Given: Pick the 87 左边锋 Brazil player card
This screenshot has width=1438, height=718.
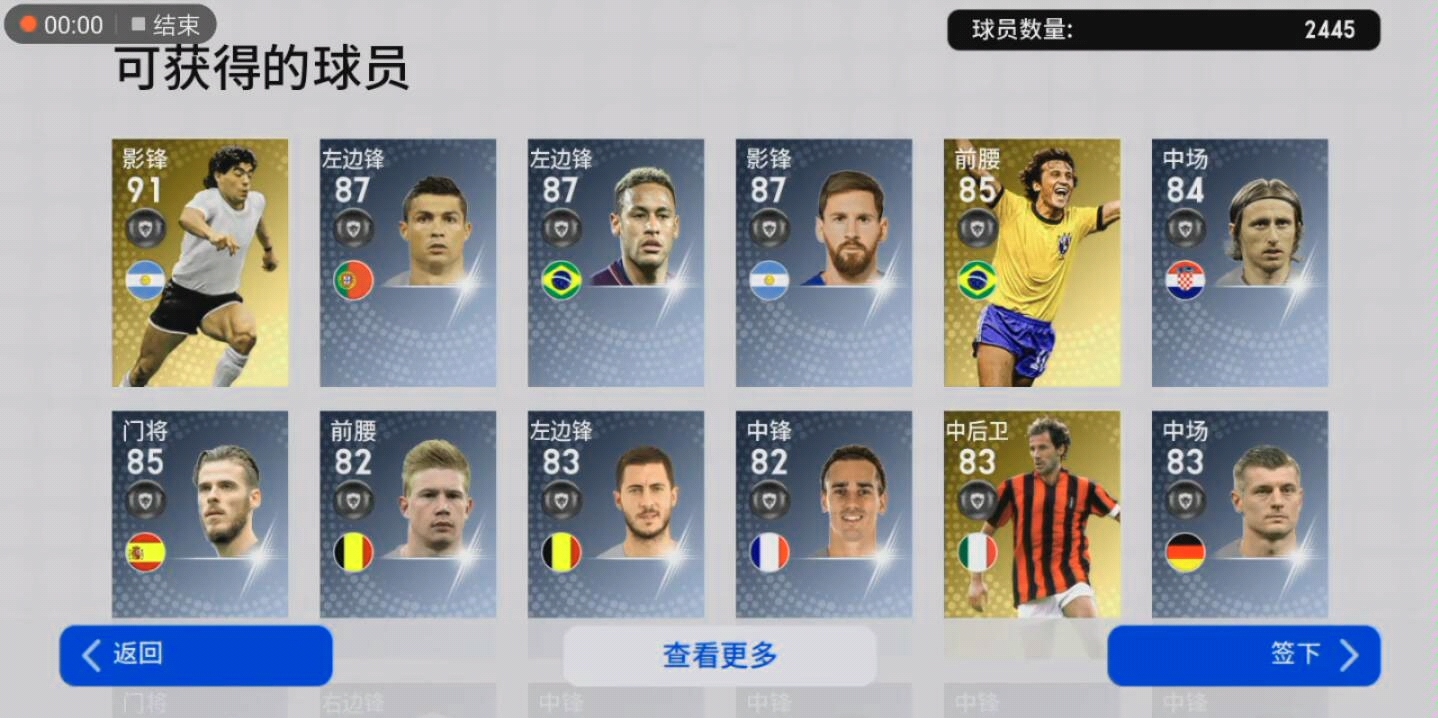Looking at the screenshot, I should 616,262.
